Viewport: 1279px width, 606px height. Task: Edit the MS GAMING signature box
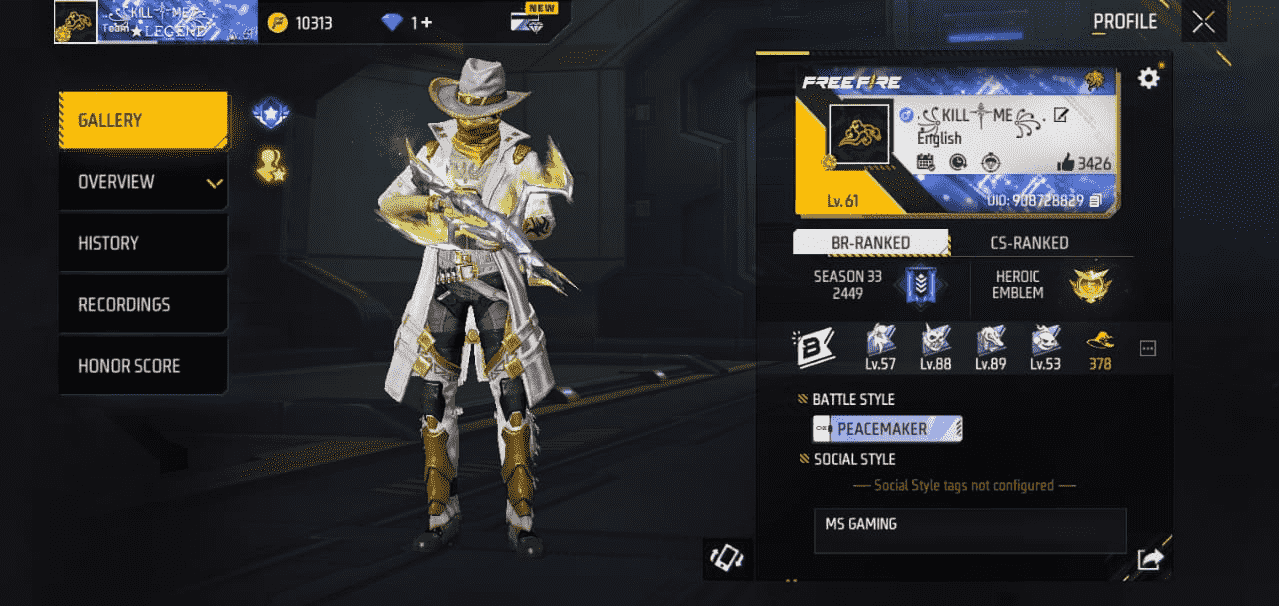[x=969, y=531]
